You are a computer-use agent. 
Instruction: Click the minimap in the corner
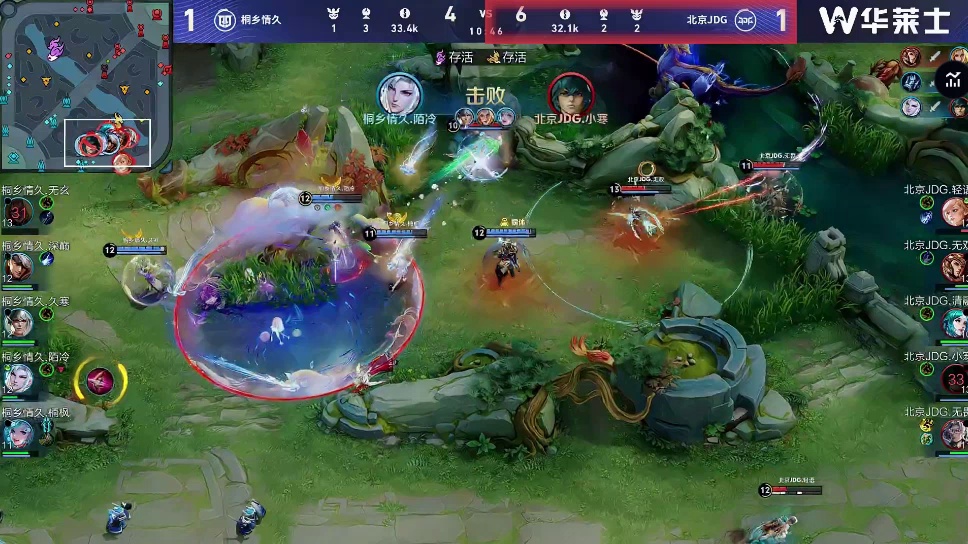[84, 85]
